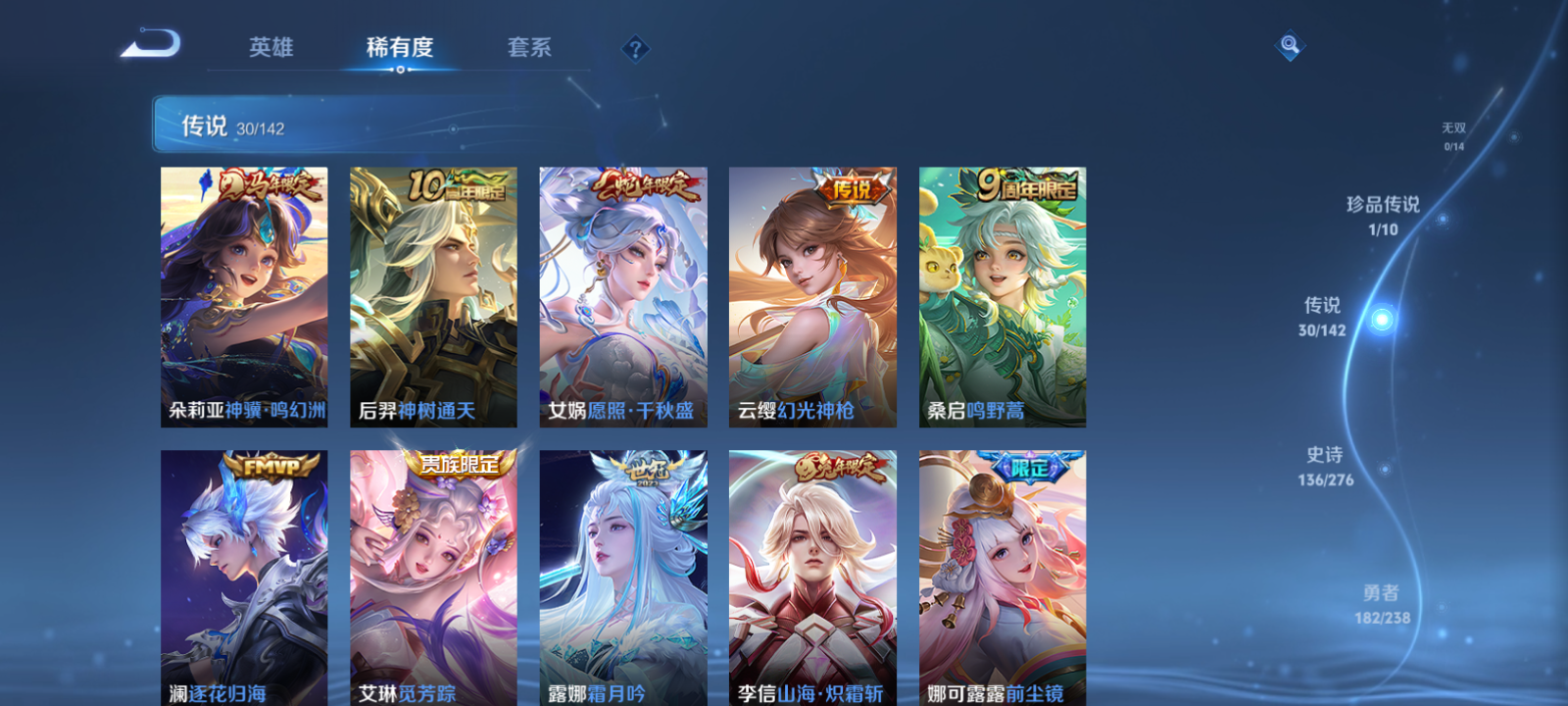This screenshot has width=1568, height=706.
Task: Open the 娜可露露 前尘镜 limited skin
Action: (x=1004, y=574)
